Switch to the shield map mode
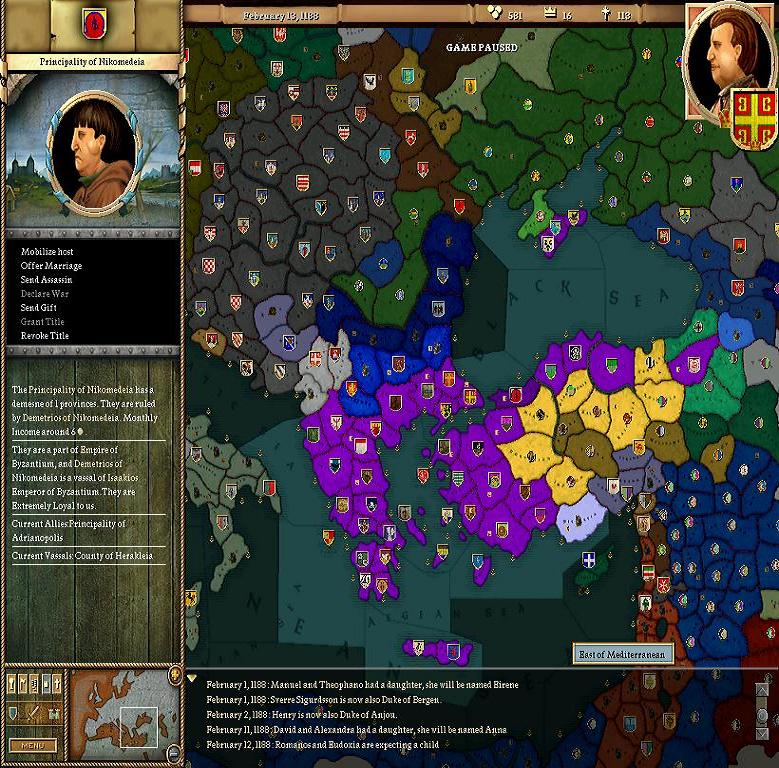The height and width of the screenshot is (768, 779). click(14, 713)
